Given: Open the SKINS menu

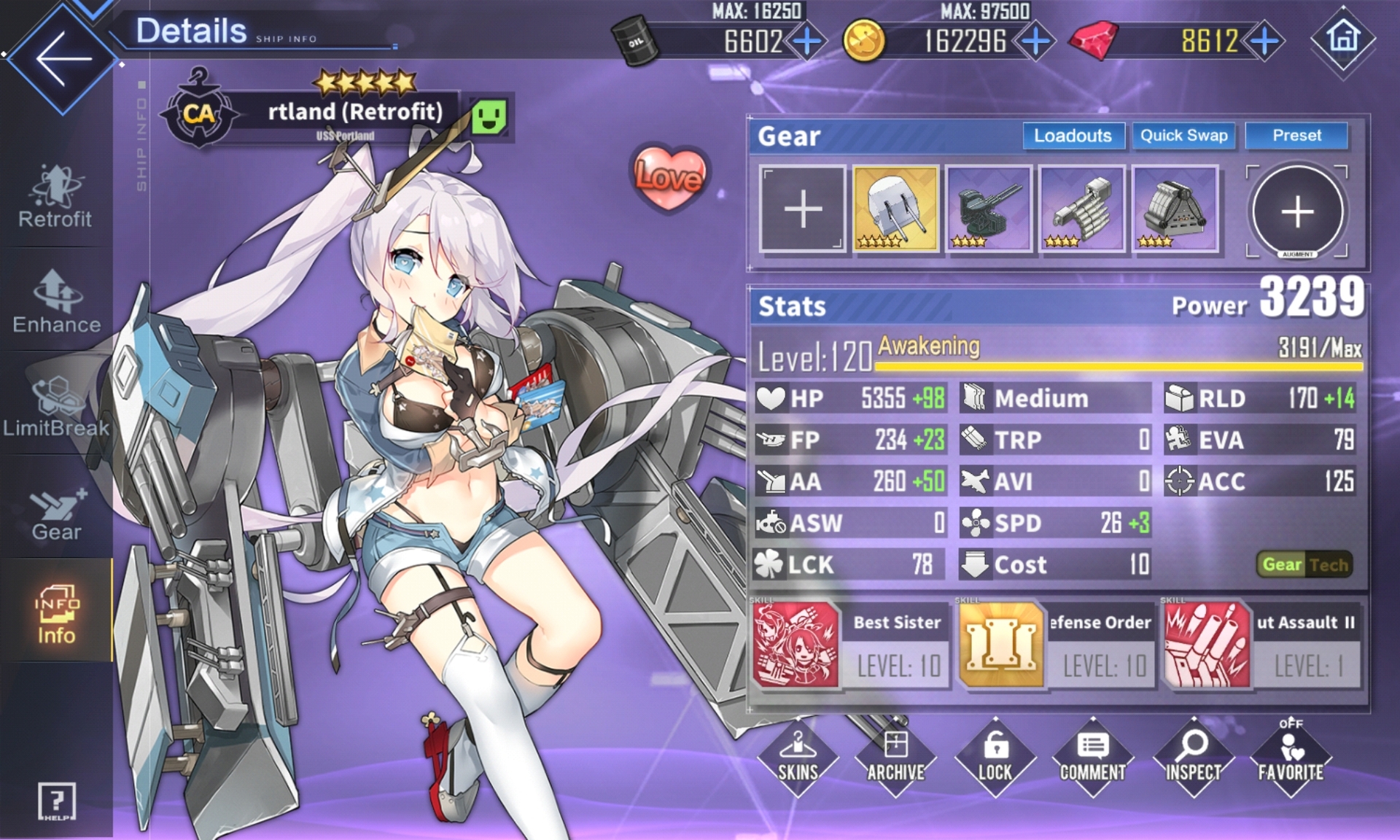Looking at the screenshot, I should tap(798, 757).
